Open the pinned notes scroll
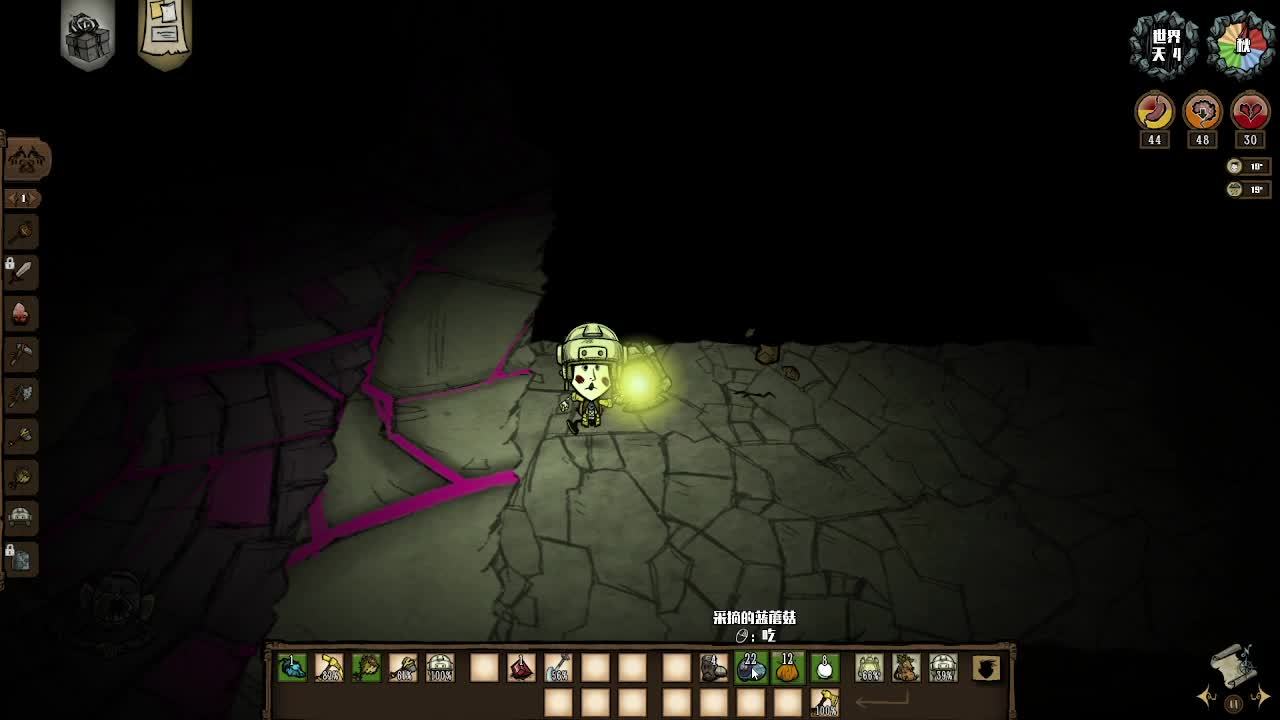The width and height of the screenshot is (1280, 720). click(x=164, y=32)
